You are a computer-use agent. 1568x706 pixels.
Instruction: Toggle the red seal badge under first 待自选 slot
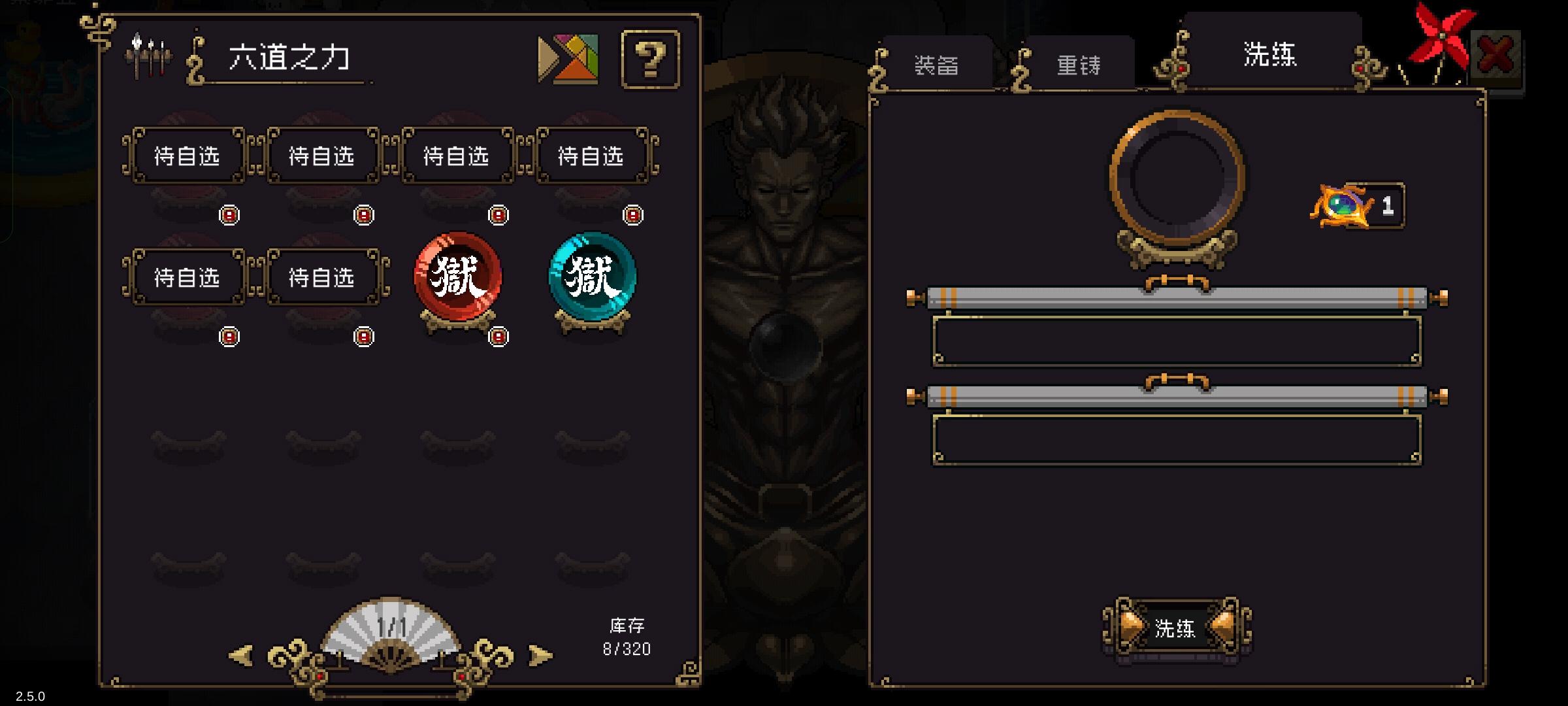pyautogui.click(x=229, y=215)
